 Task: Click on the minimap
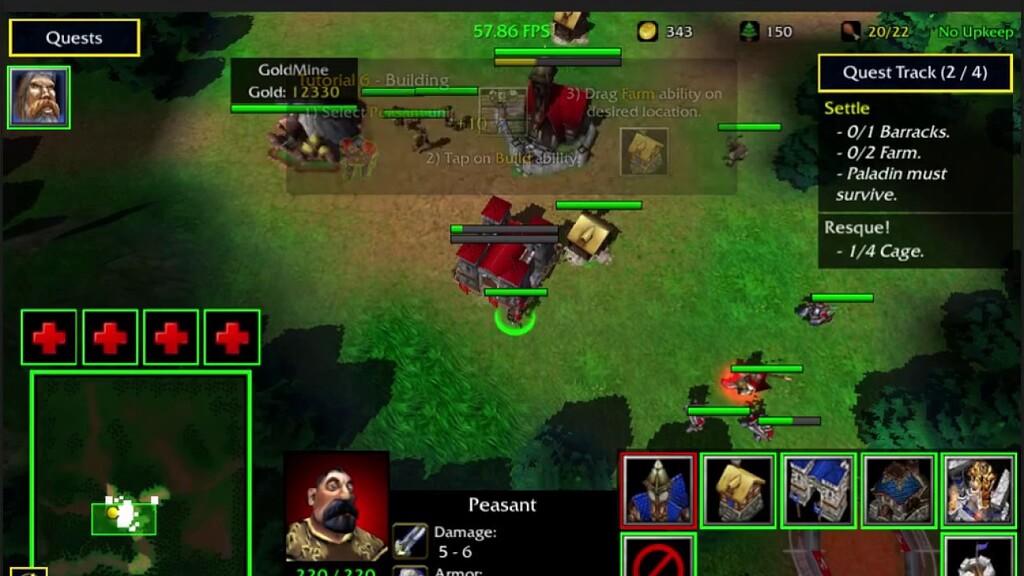140,470
